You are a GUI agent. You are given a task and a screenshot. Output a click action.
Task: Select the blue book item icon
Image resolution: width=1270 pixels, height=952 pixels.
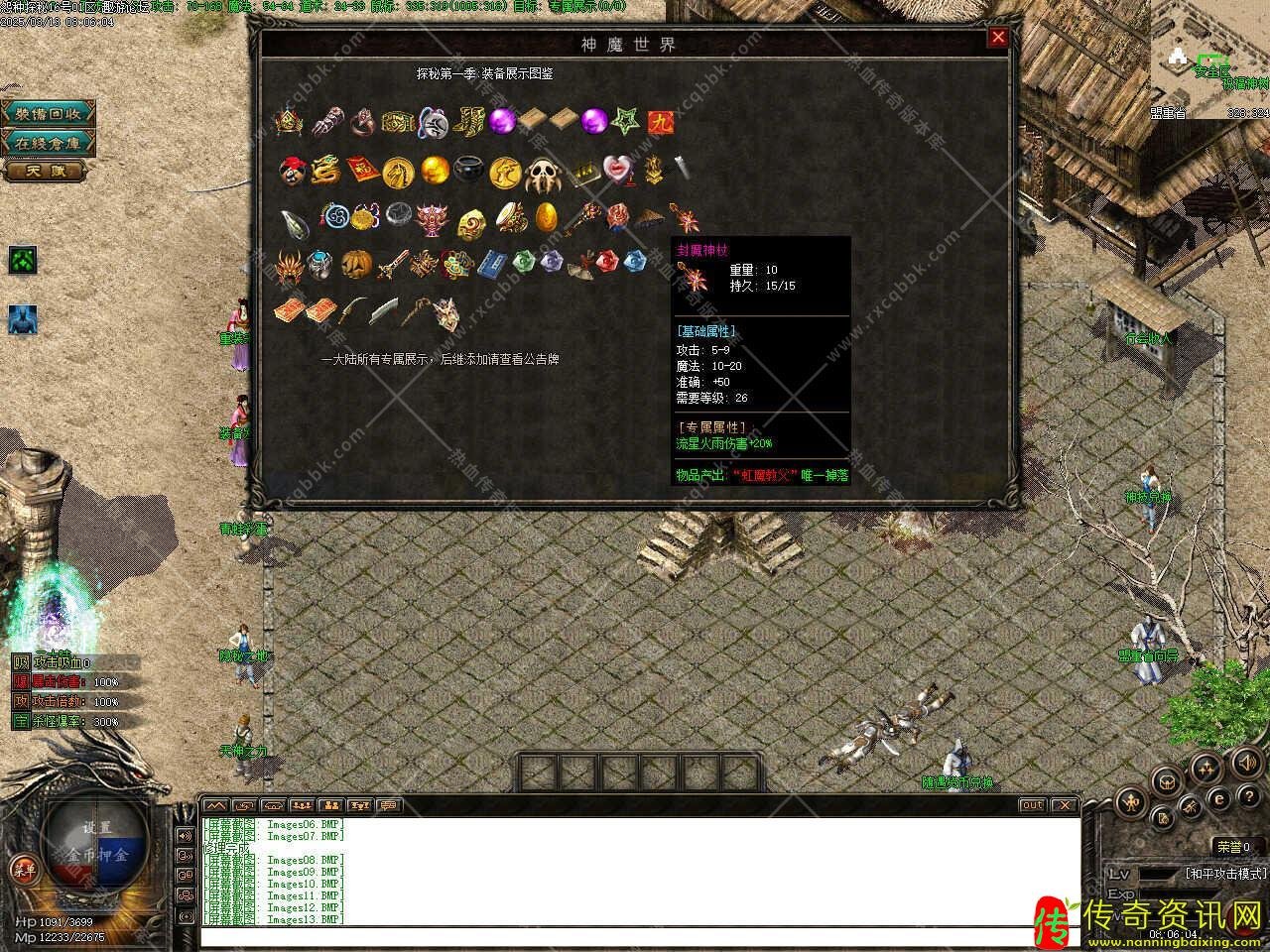point(491,264)
